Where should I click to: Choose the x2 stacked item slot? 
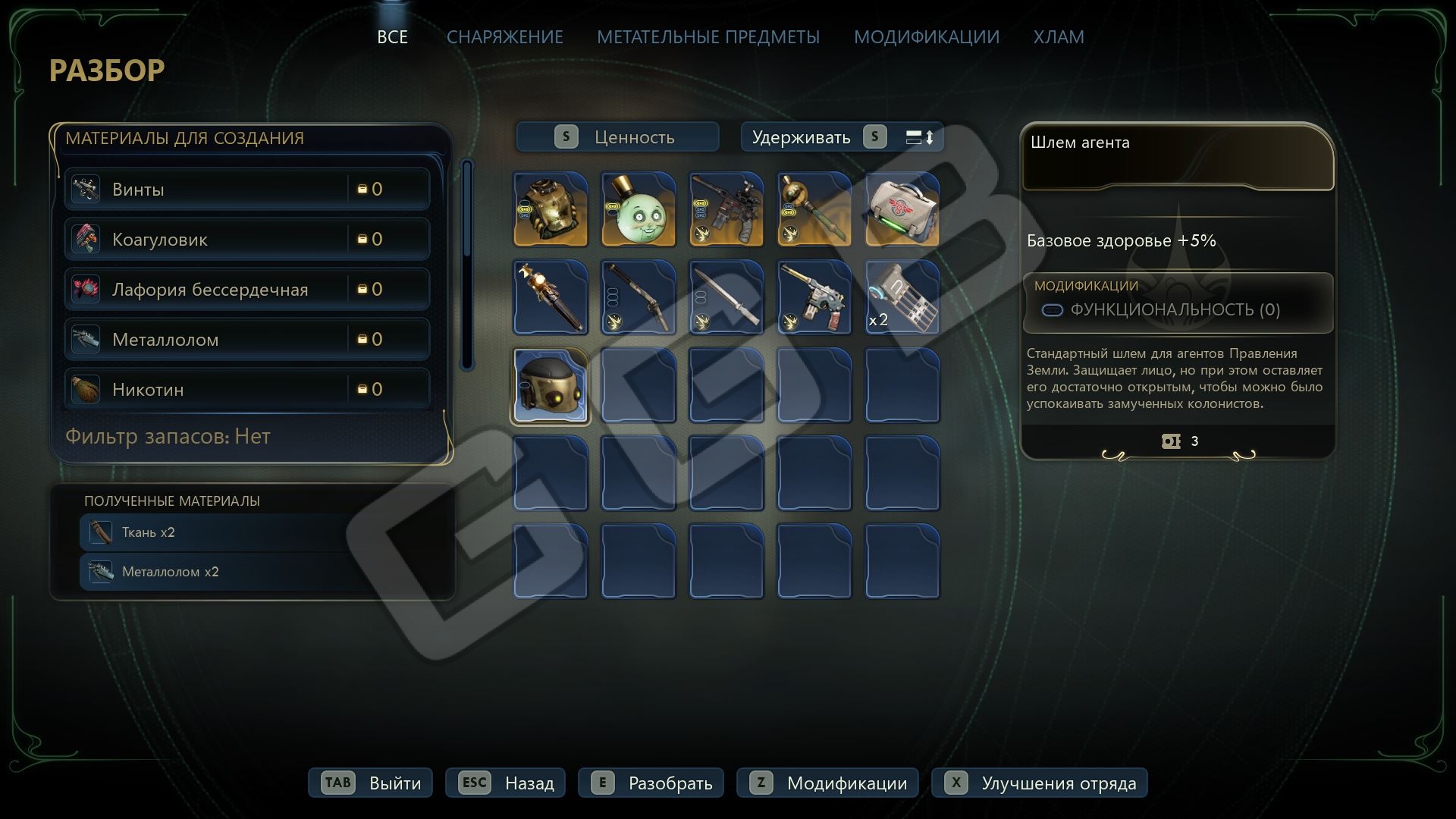[x=902, y=297]
